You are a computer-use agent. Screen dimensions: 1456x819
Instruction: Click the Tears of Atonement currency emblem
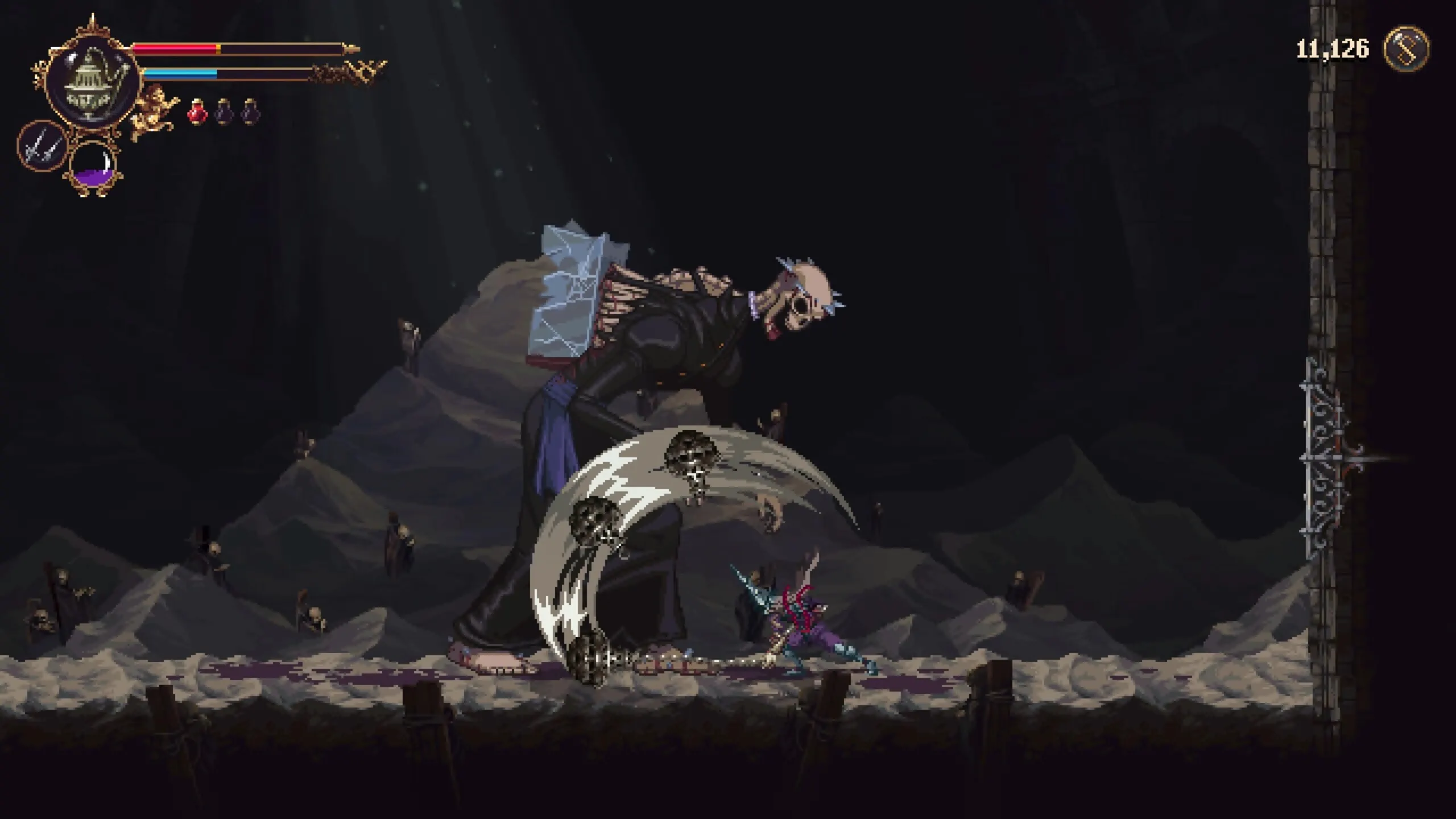1405,50
